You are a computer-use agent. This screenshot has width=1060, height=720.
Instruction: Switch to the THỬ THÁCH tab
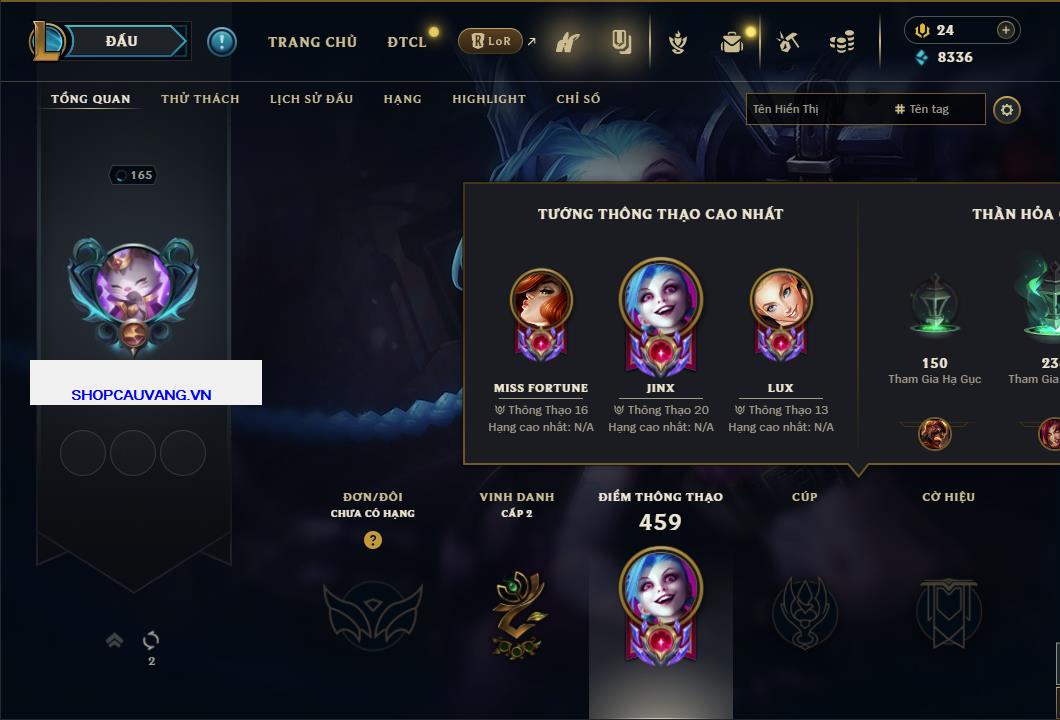coord(200,99)
